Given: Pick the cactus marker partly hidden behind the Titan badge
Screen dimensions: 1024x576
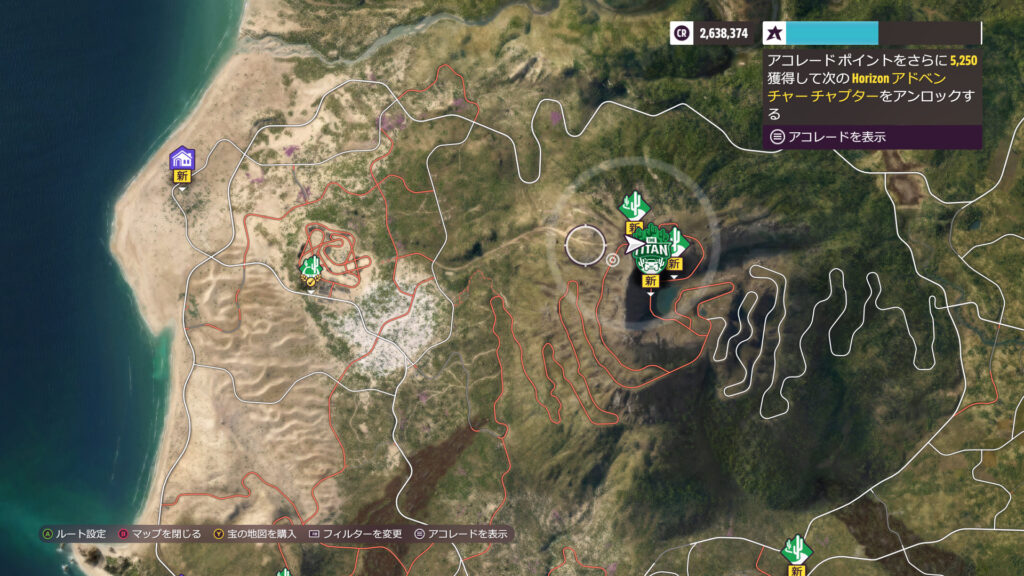Looking at the screenshot, I should [x=677, y=241].
